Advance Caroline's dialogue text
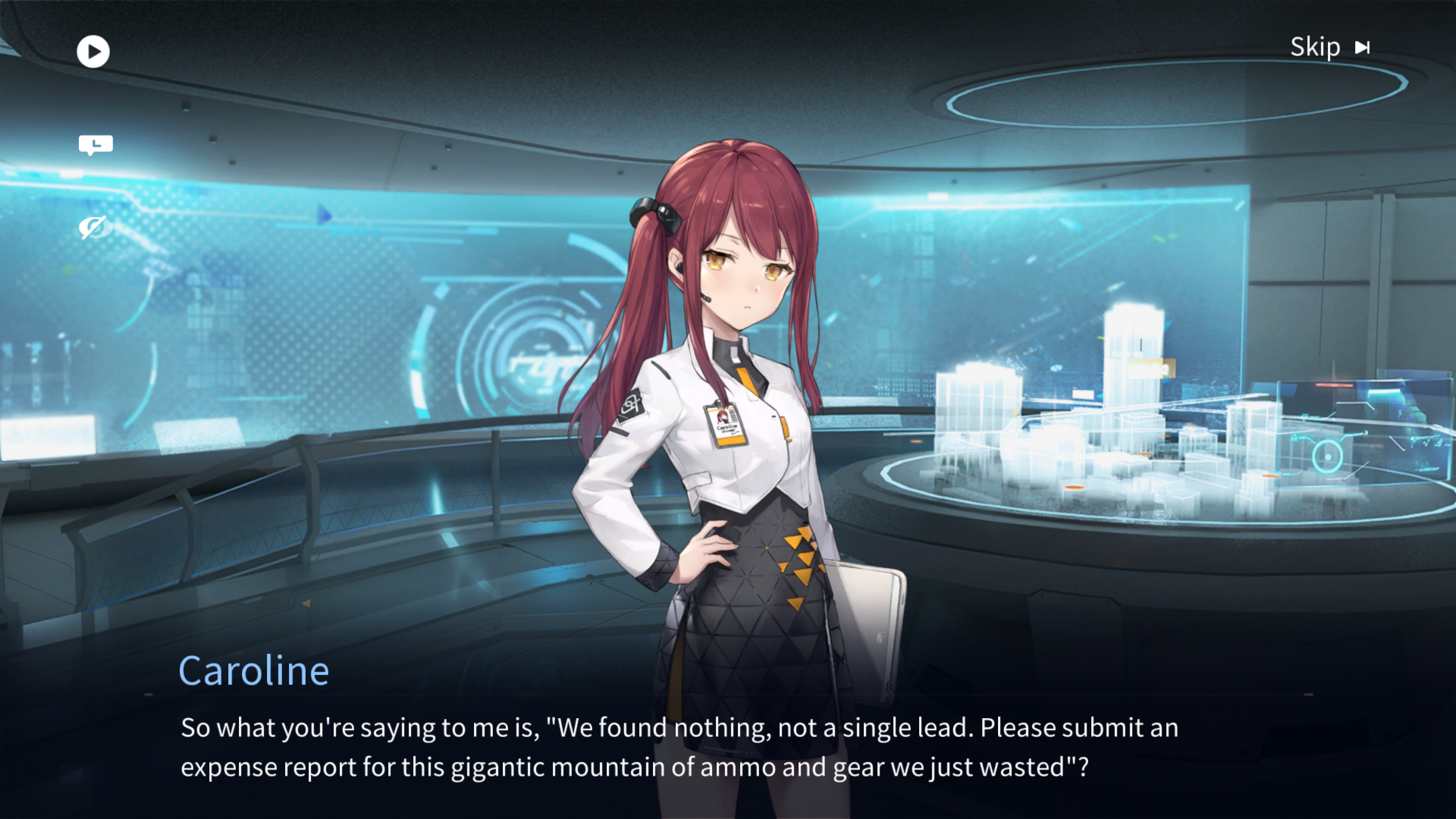 tap(679, 747)
